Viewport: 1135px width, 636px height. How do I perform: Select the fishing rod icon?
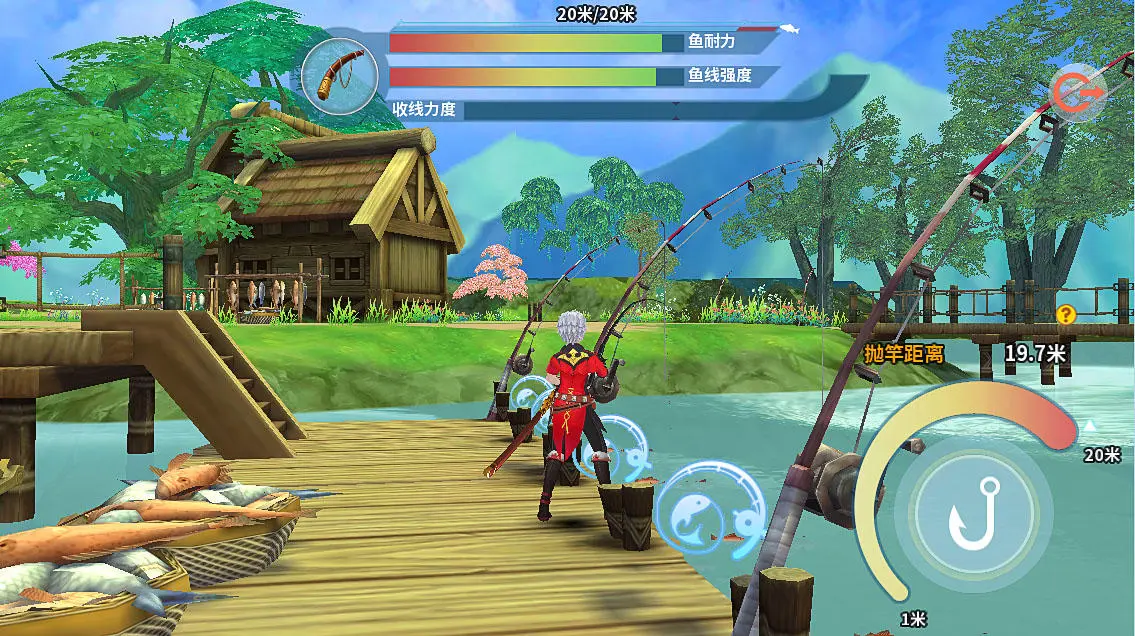(339, 76)
